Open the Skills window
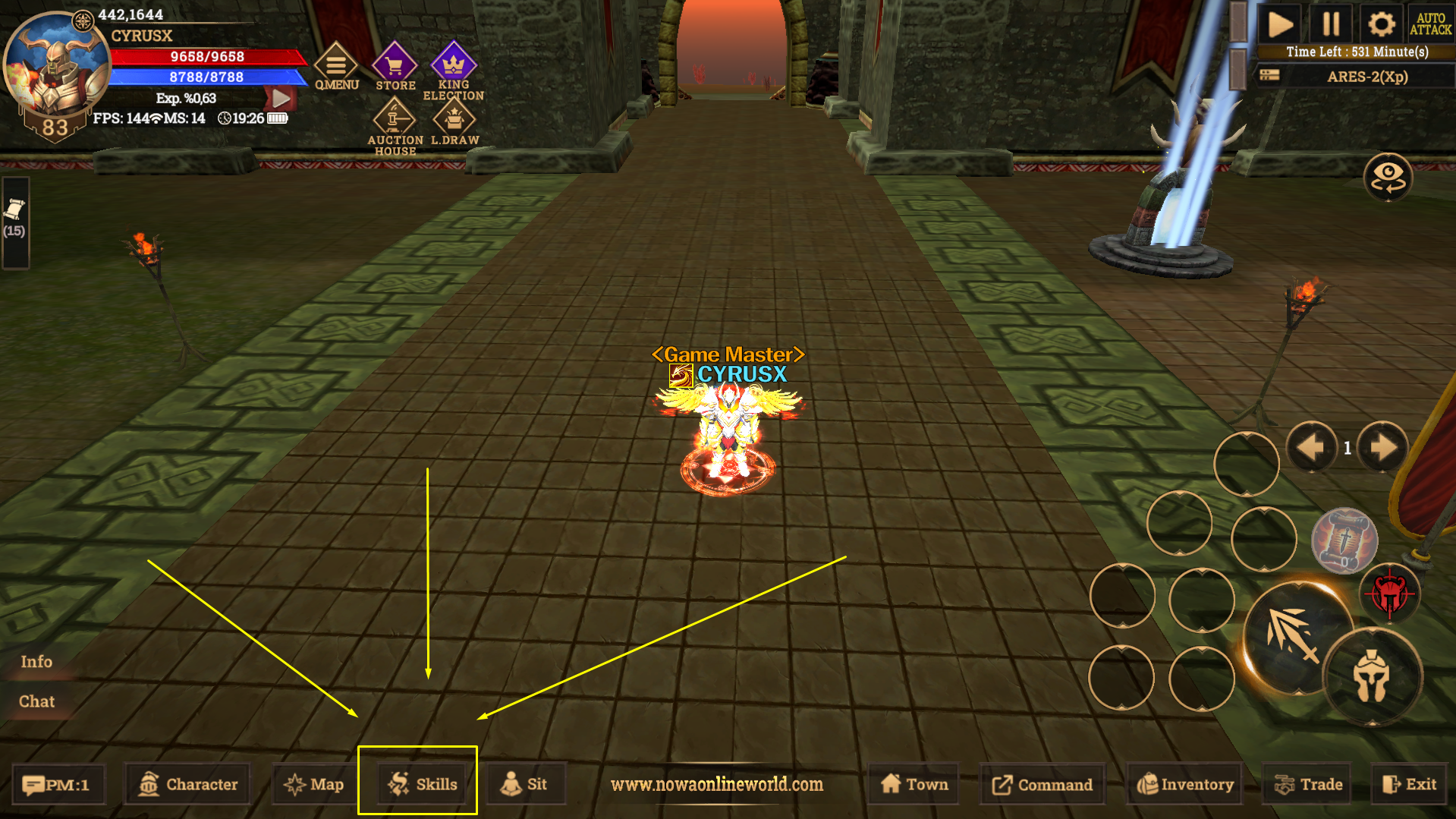This screenshot has width=1456, height=819. tap(422, 784)
